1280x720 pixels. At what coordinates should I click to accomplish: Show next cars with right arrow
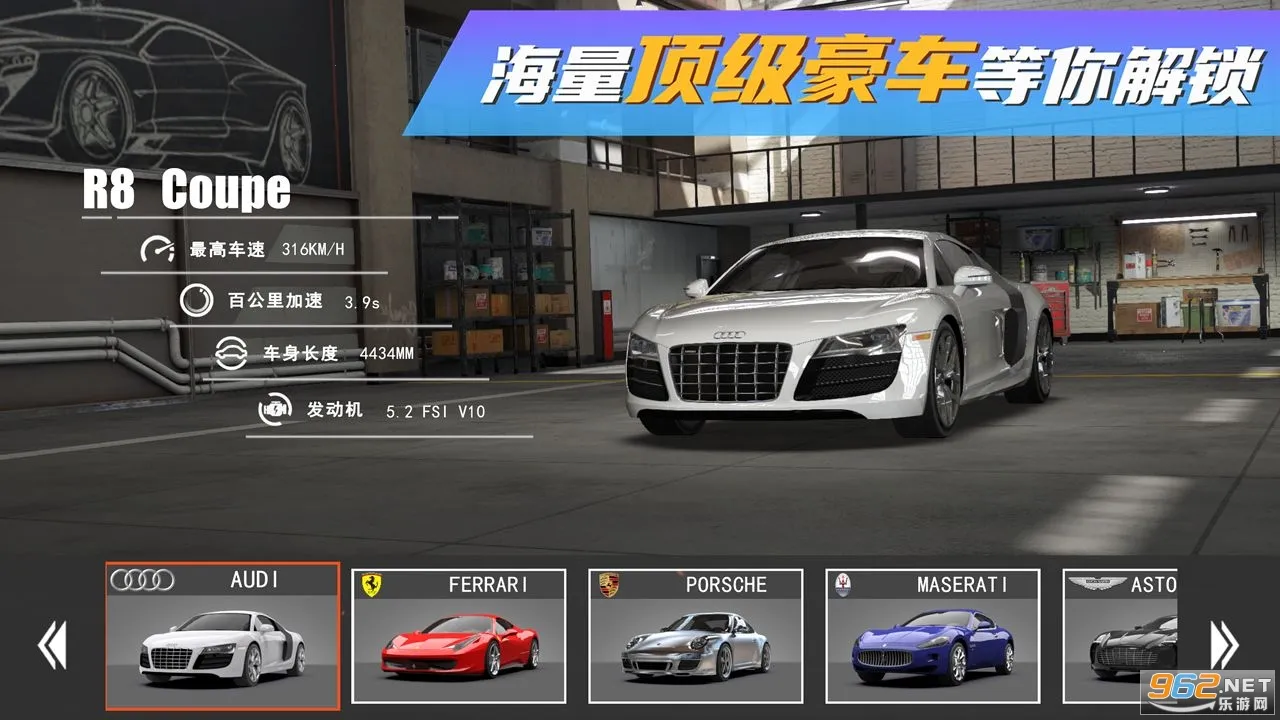coord(1224,645)
